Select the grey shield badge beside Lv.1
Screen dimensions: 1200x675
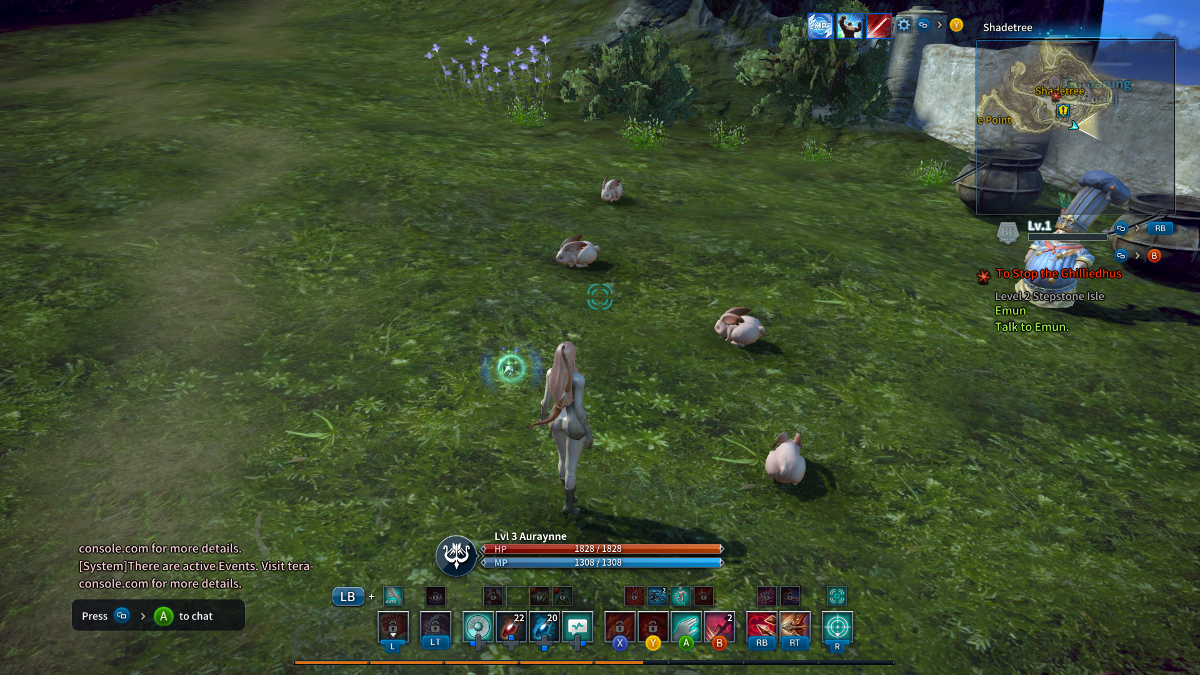click(1008, 233)
